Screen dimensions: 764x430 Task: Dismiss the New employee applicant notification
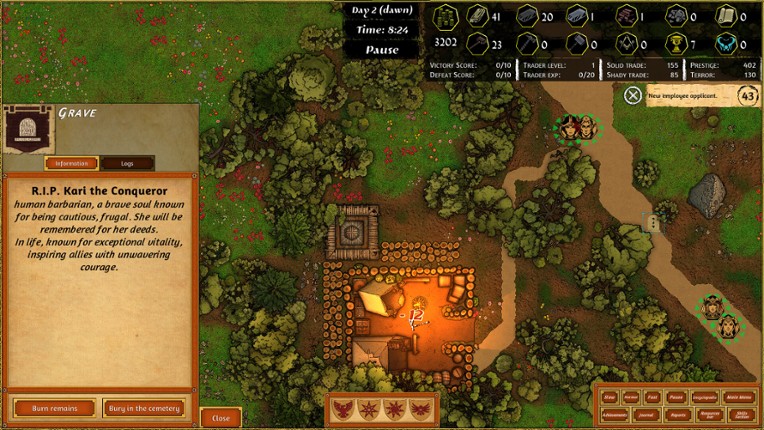(x=633, y=95)
